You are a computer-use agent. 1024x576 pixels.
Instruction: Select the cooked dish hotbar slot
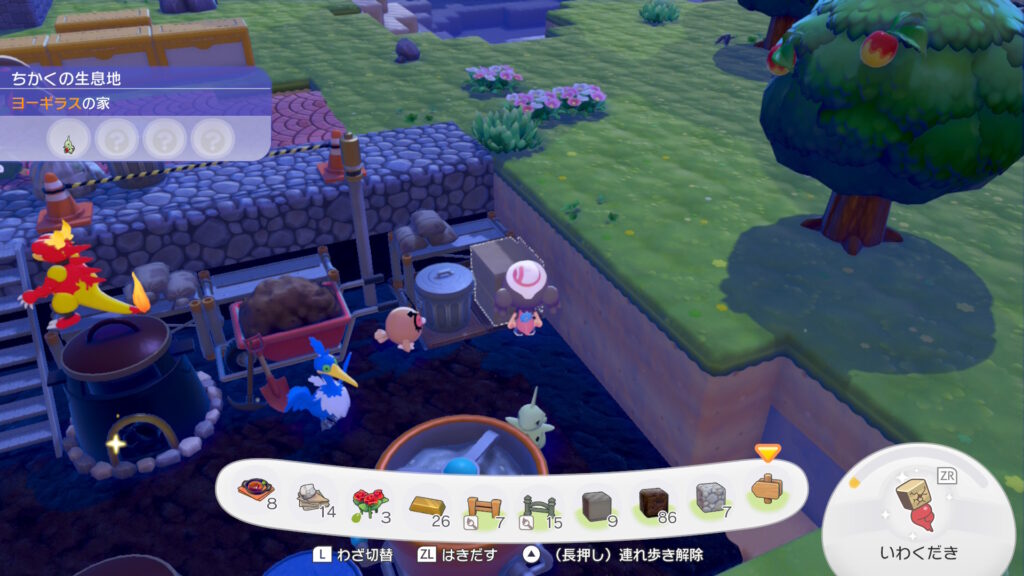(x=256, y=492)
